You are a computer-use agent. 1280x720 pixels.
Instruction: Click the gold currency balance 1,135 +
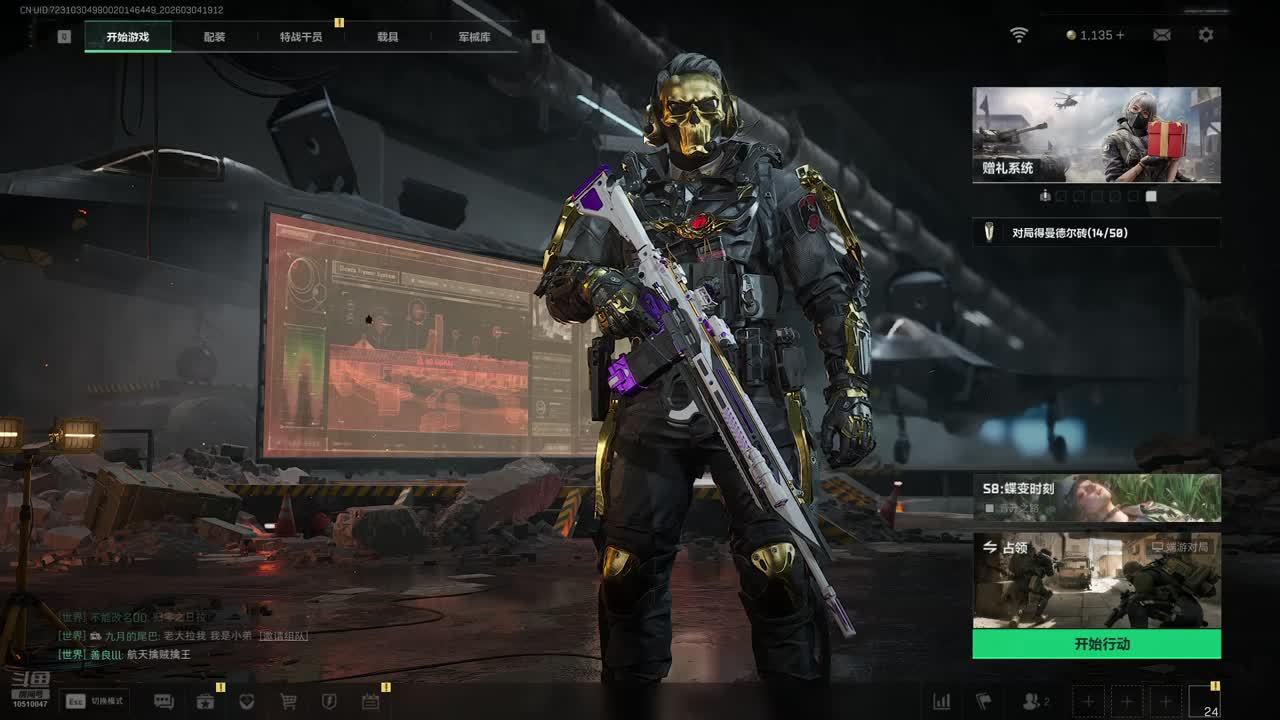[x=1095, y=35]
